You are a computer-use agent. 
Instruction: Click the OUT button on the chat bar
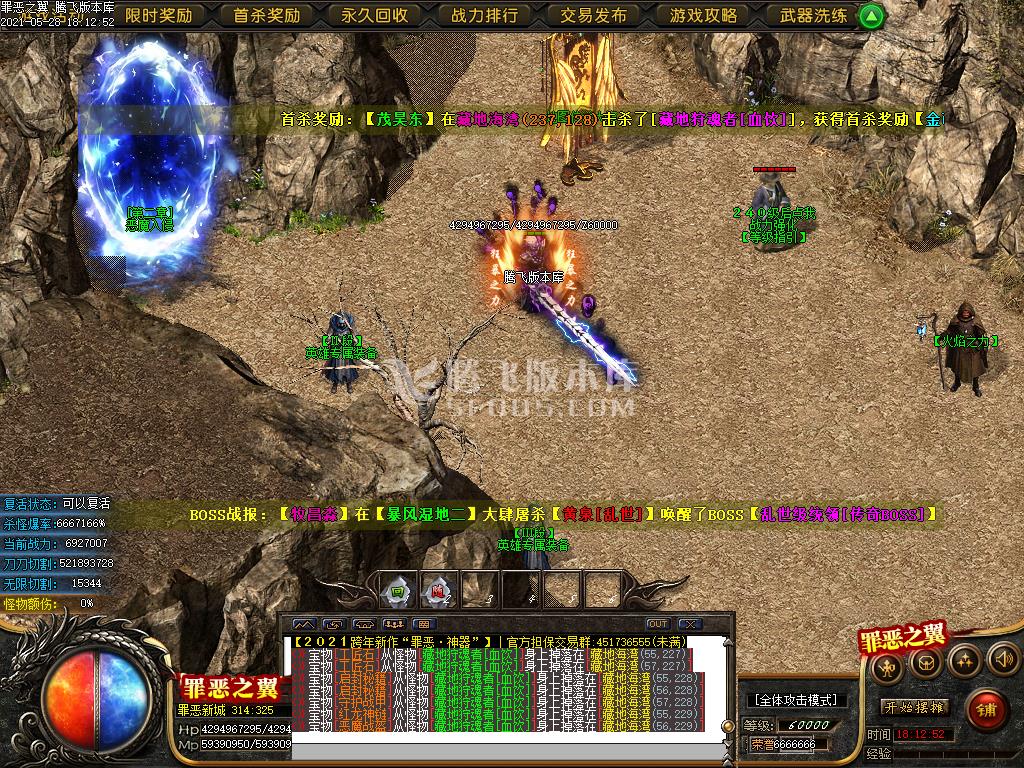[x=657, y=624]
